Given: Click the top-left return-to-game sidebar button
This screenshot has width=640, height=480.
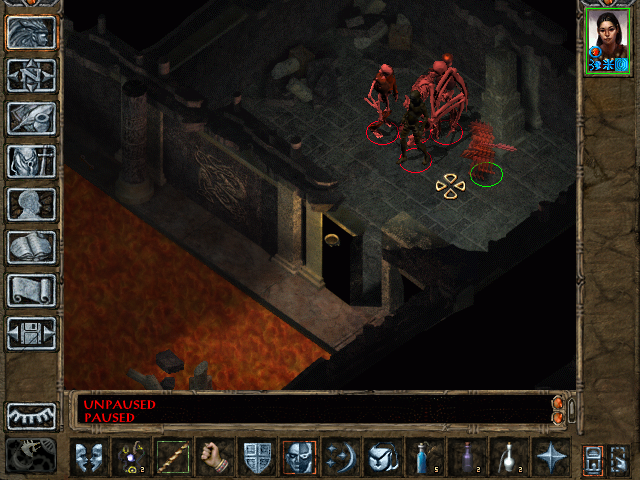Looking at the screenshot, I should (32, 32).
